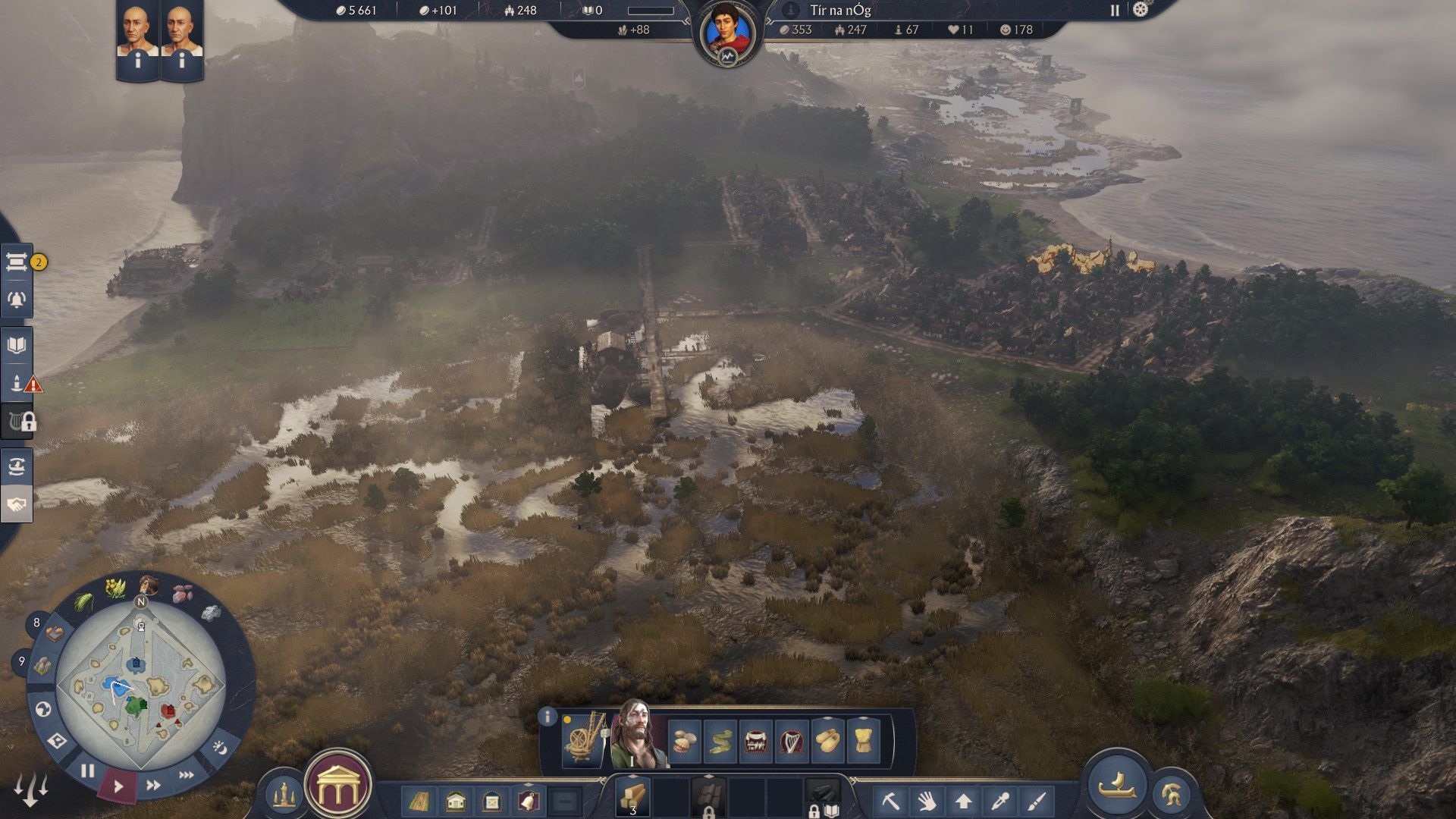The width and height of the screenshot is (1456, 819).
Task: Open the ship trade routes button
Action: pos(1117,783)
